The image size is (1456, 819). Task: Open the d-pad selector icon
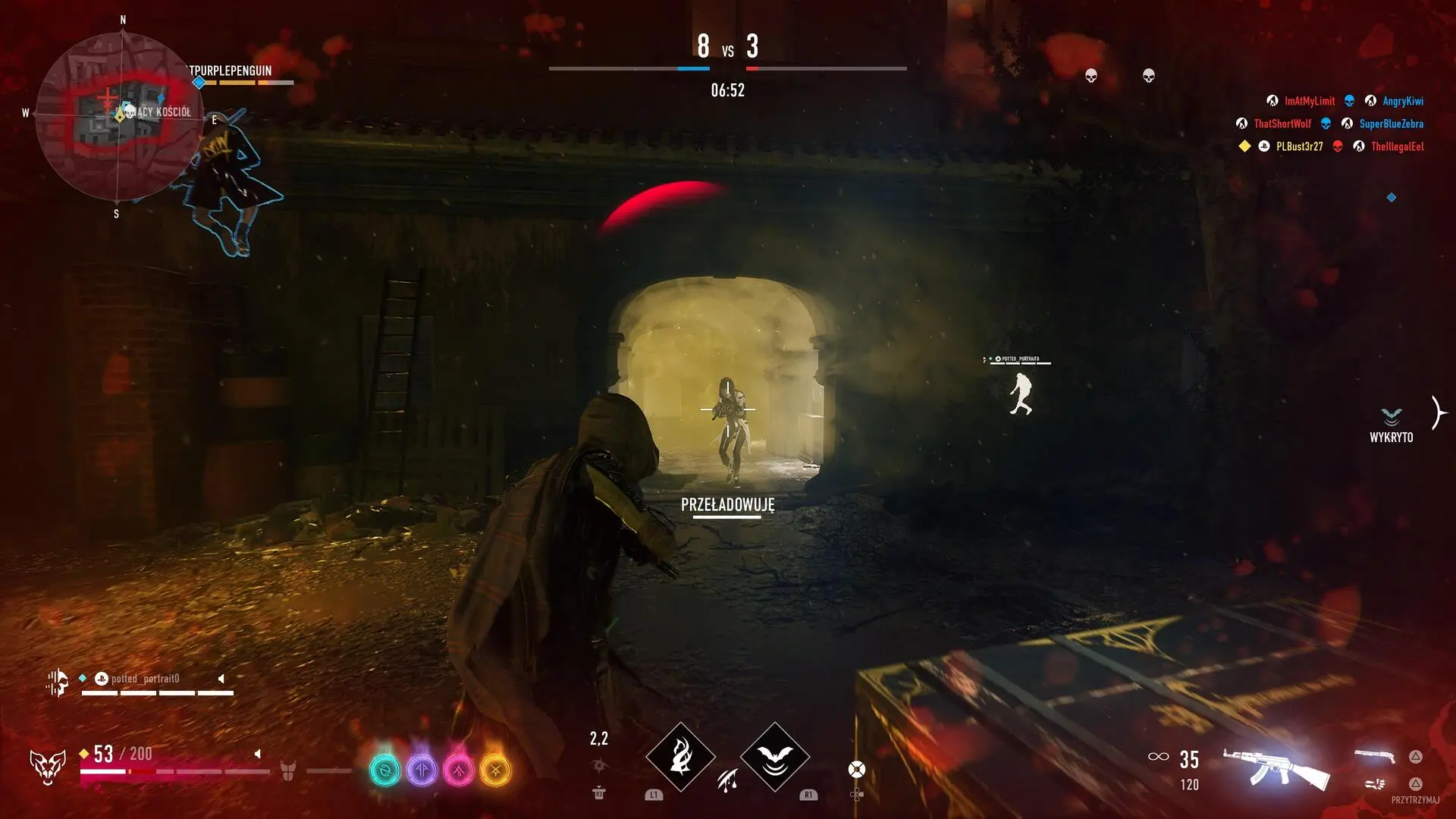pyautogui.click(x=856, y=795)
